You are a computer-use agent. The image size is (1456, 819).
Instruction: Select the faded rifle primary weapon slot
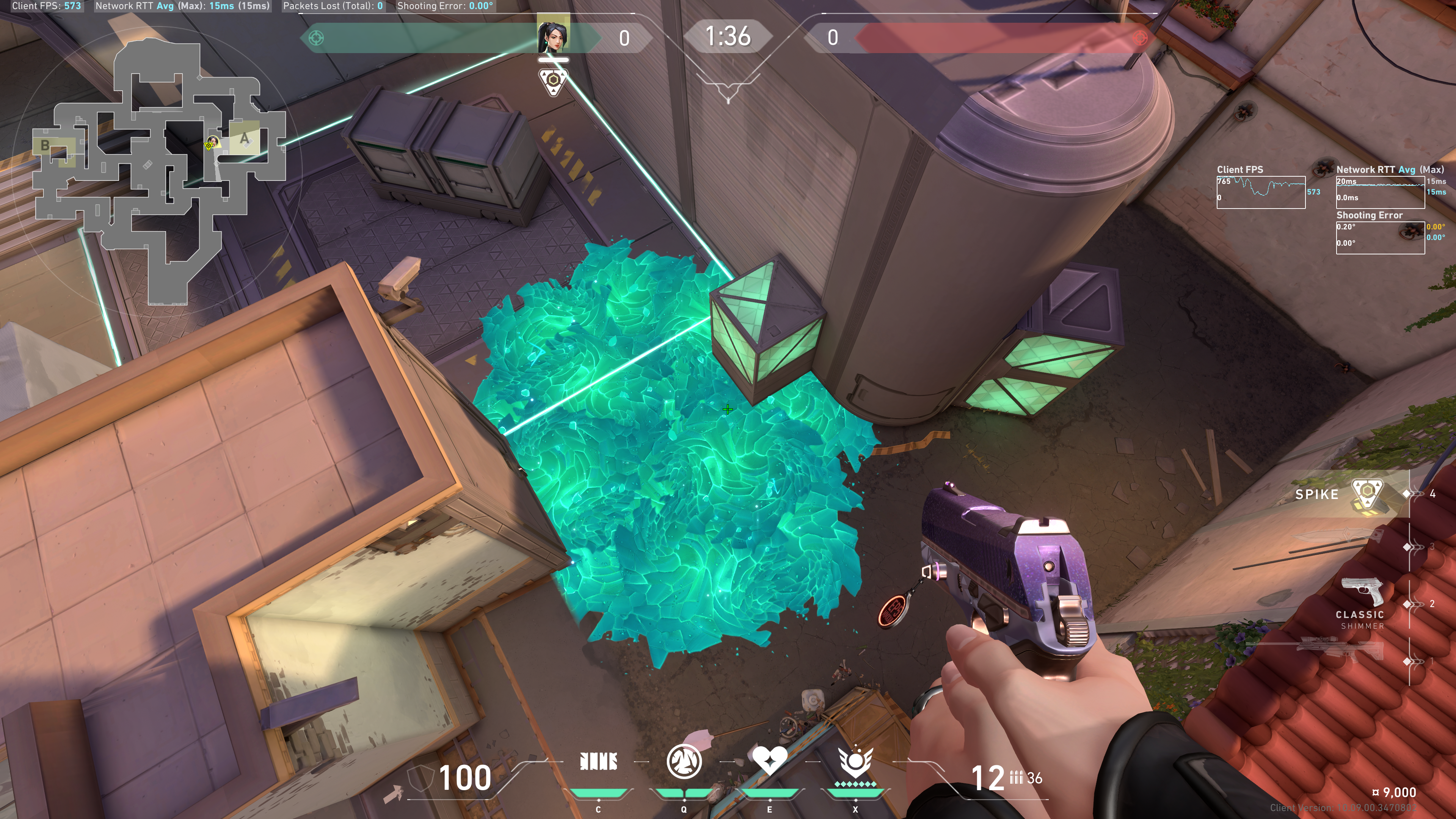(1340, 650)
